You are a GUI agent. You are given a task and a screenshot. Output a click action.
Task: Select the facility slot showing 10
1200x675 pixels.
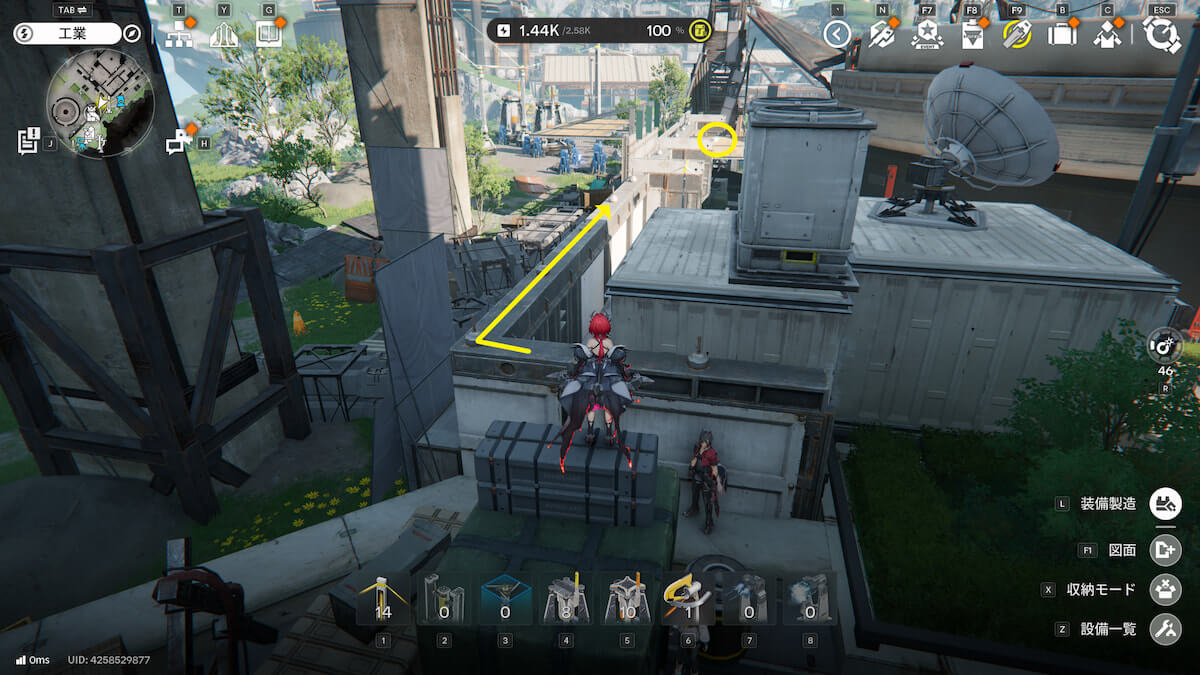(627, 598)
